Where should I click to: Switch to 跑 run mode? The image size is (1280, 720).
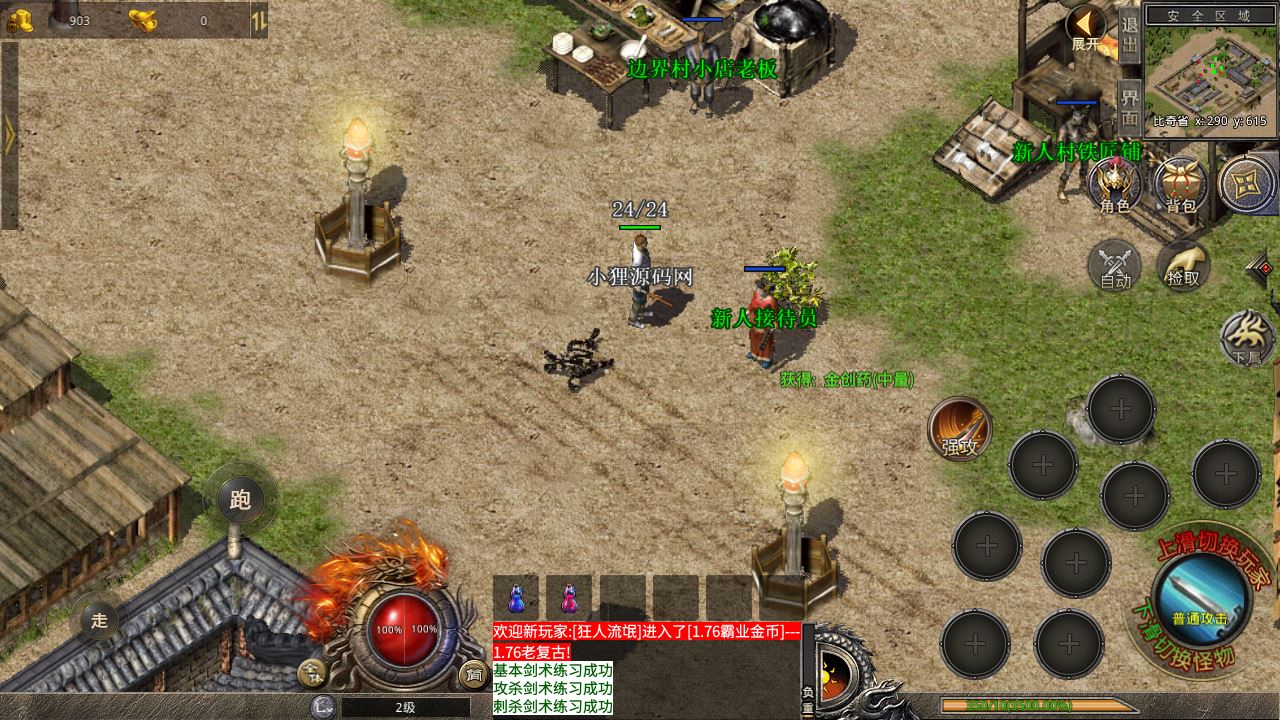240,499
